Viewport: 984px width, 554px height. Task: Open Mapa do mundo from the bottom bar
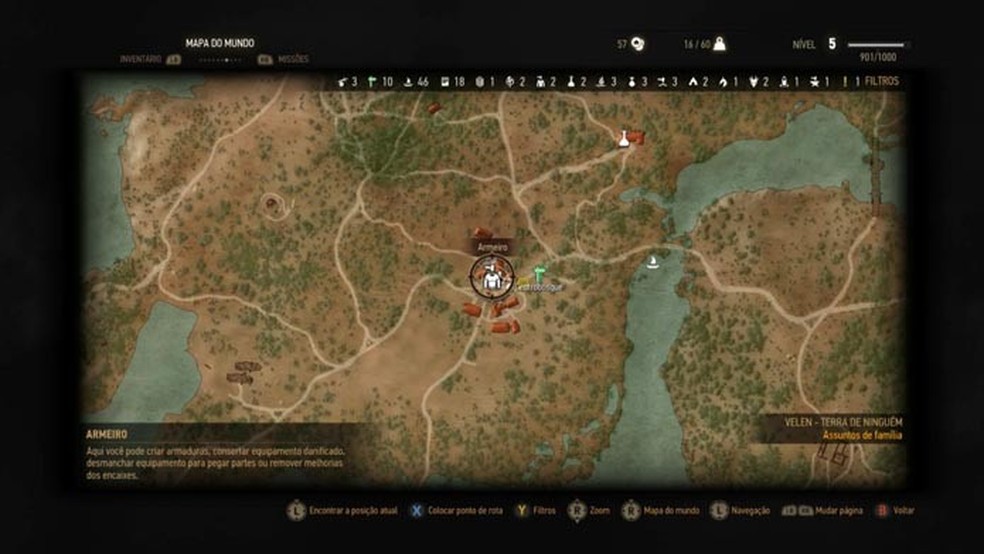(x=661, y=511)
